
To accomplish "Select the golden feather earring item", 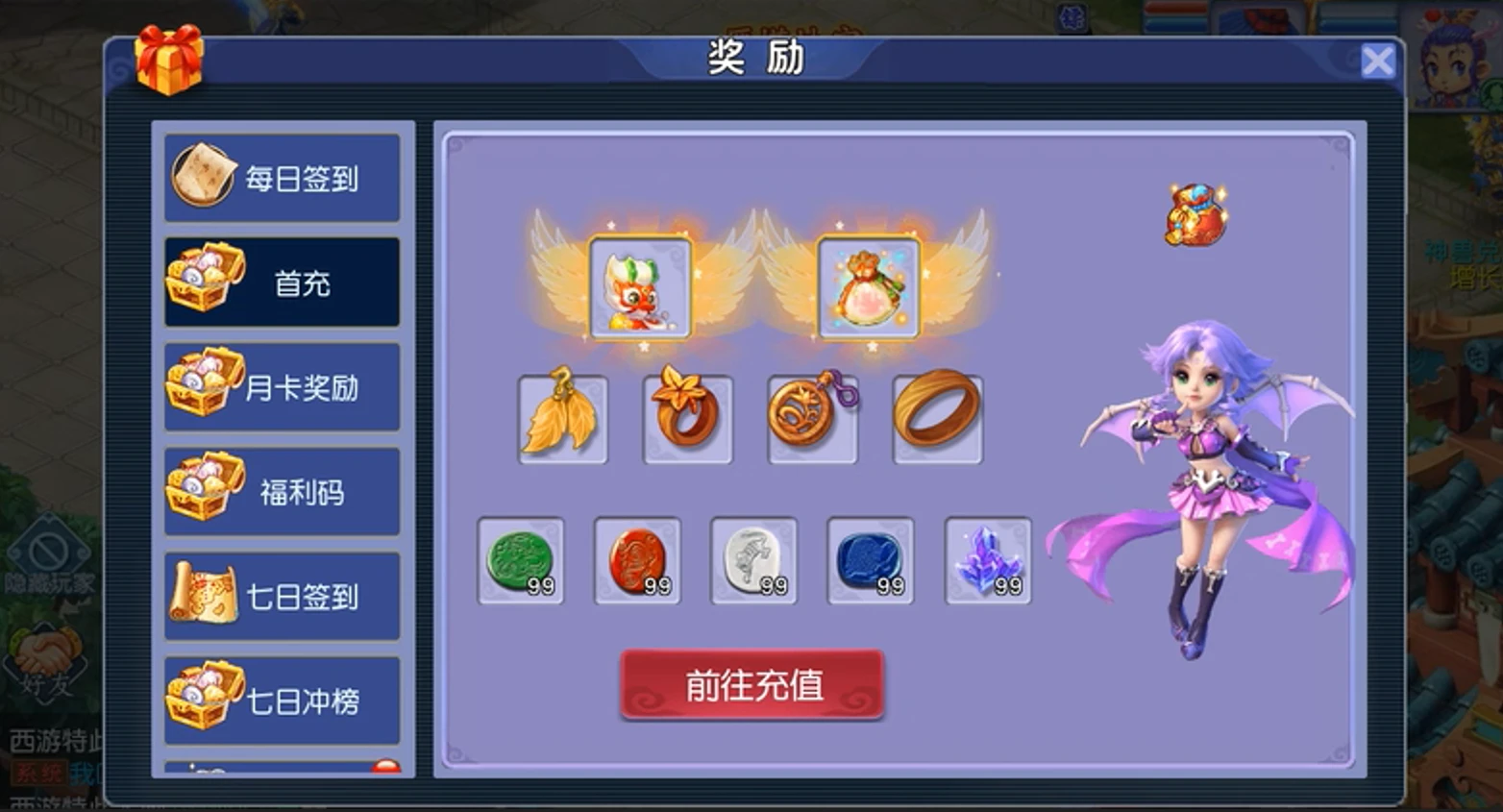I will click(x=562, y=418).
